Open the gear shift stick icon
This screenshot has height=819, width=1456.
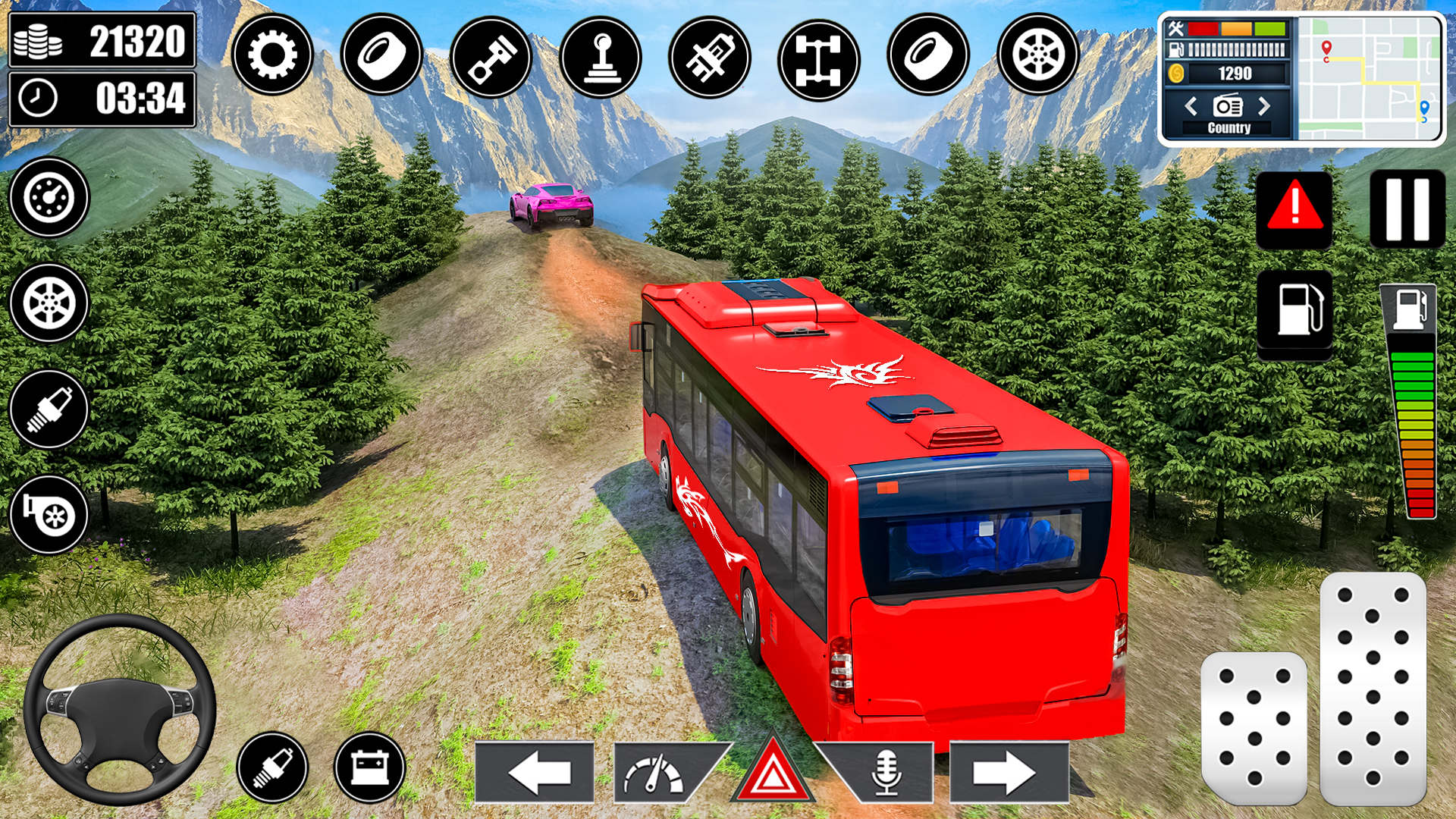[601, 57]
